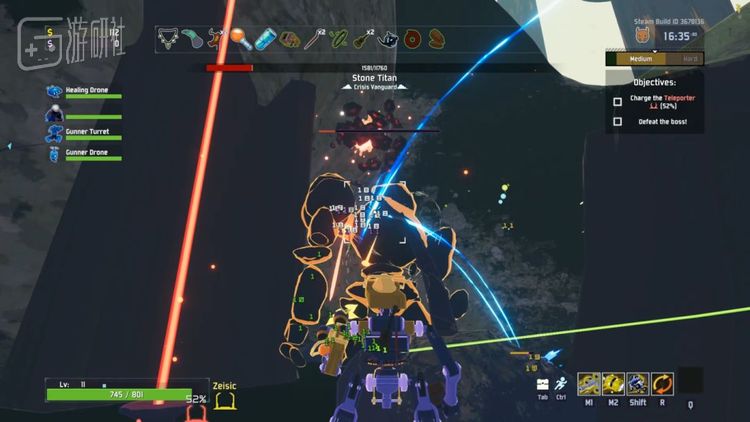This screenshot has height=422, width=750.
Task: Click the Defeat the boss objective checkbox
Action: 617,122
